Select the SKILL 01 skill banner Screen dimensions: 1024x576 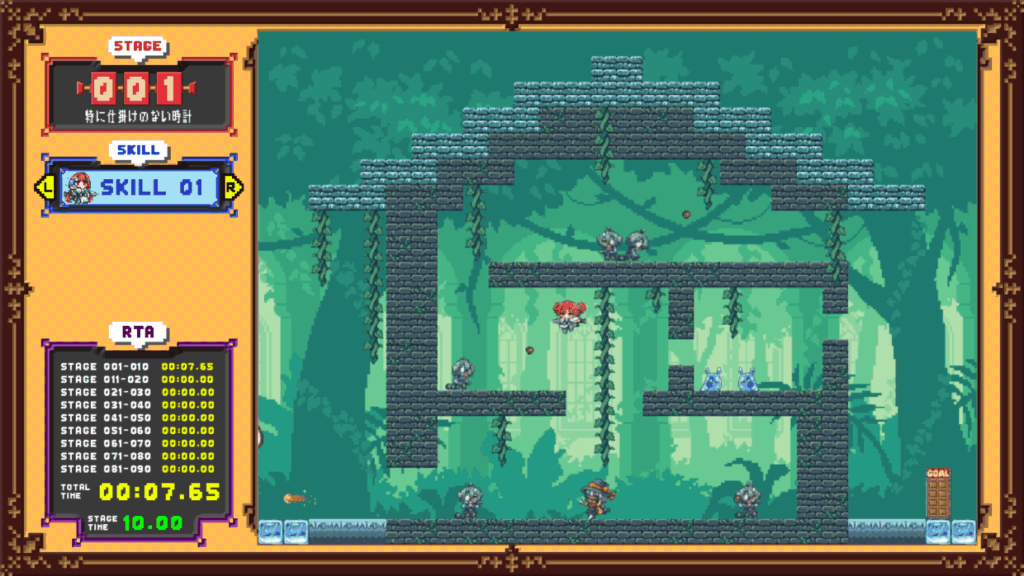click(150, 187)
